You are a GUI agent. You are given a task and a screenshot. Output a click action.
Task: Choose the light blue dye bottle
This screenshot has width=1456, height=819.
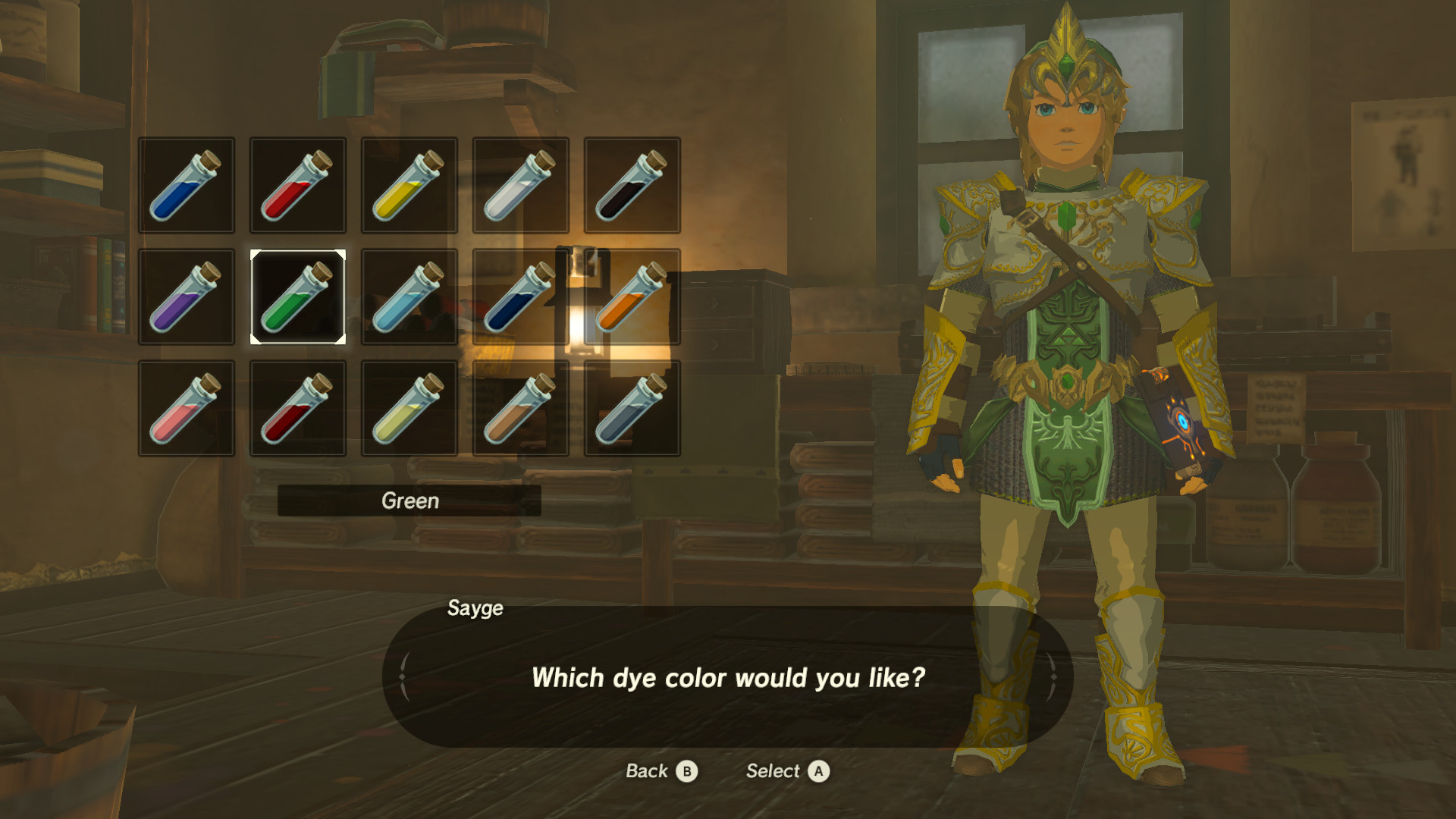409,296
